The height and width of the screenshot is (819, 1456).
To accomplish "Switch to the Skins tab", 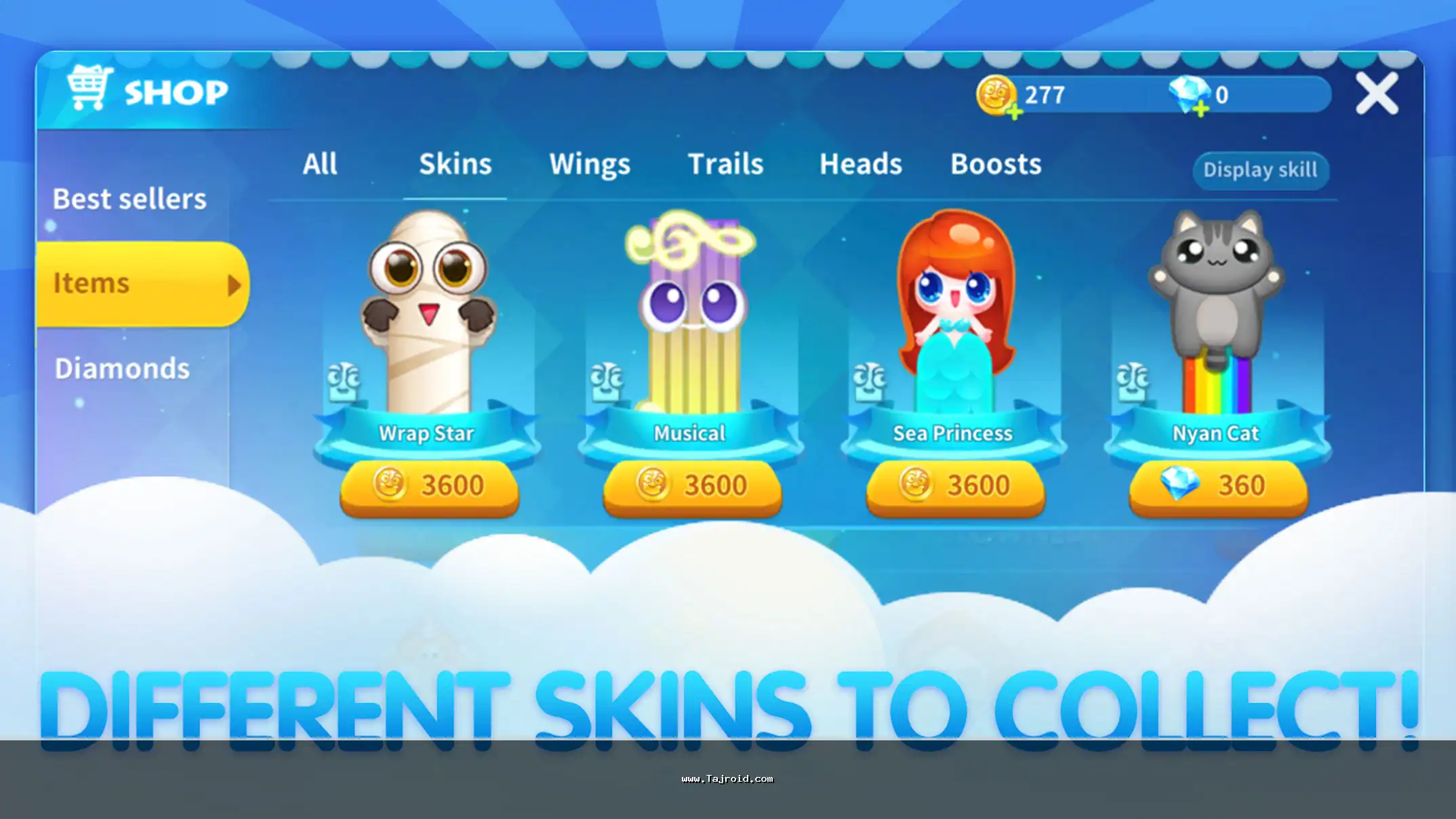I will [455, 164].
